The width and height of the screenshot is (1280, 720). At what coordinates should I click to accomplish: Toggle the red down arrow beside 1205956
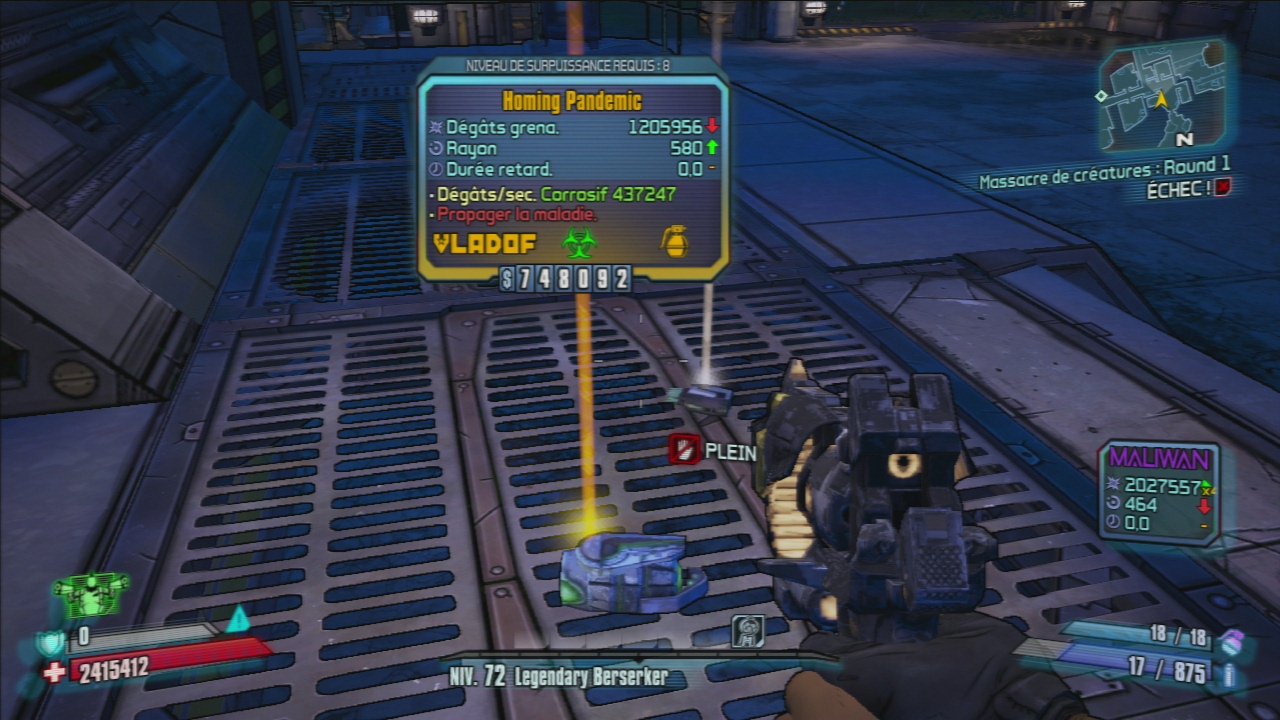pyautogui.click(x=712, y=127)
